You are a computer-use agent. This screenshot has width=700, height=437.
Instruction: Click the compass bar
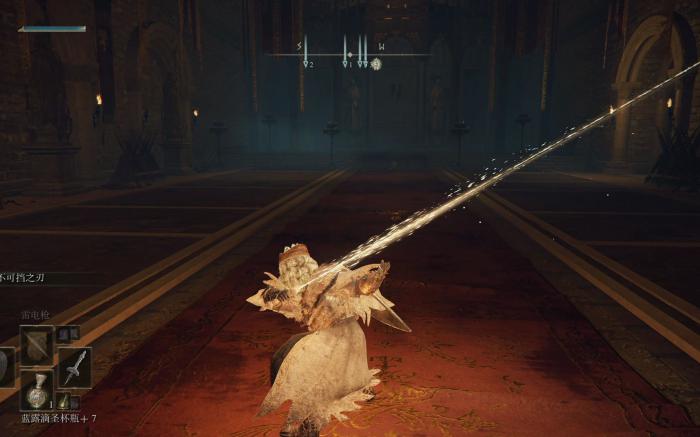[x=340, y=50]
